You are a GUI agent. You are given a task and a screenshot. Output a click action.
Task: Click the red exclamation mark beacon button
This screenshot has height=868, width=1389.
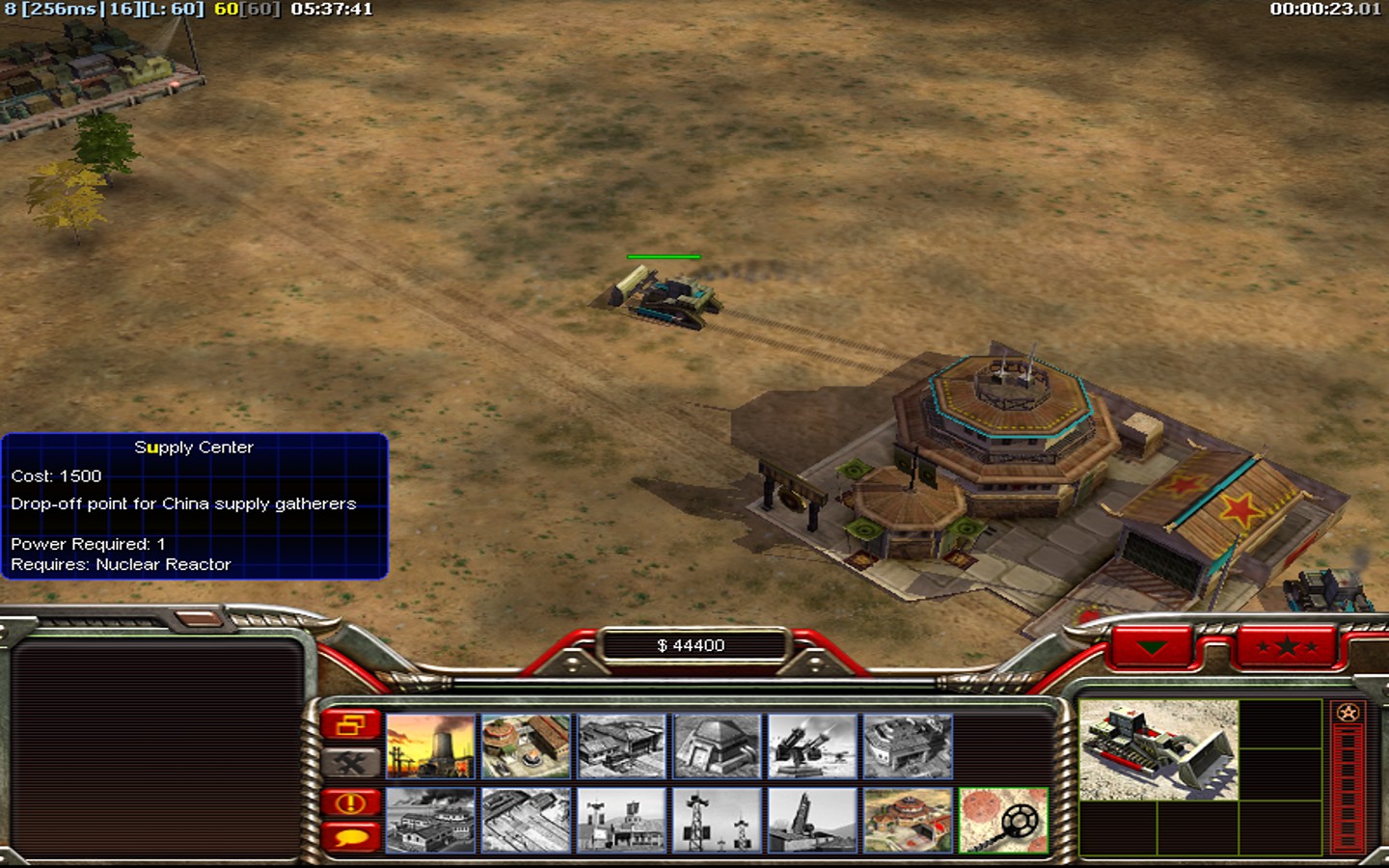pos(351,802)
